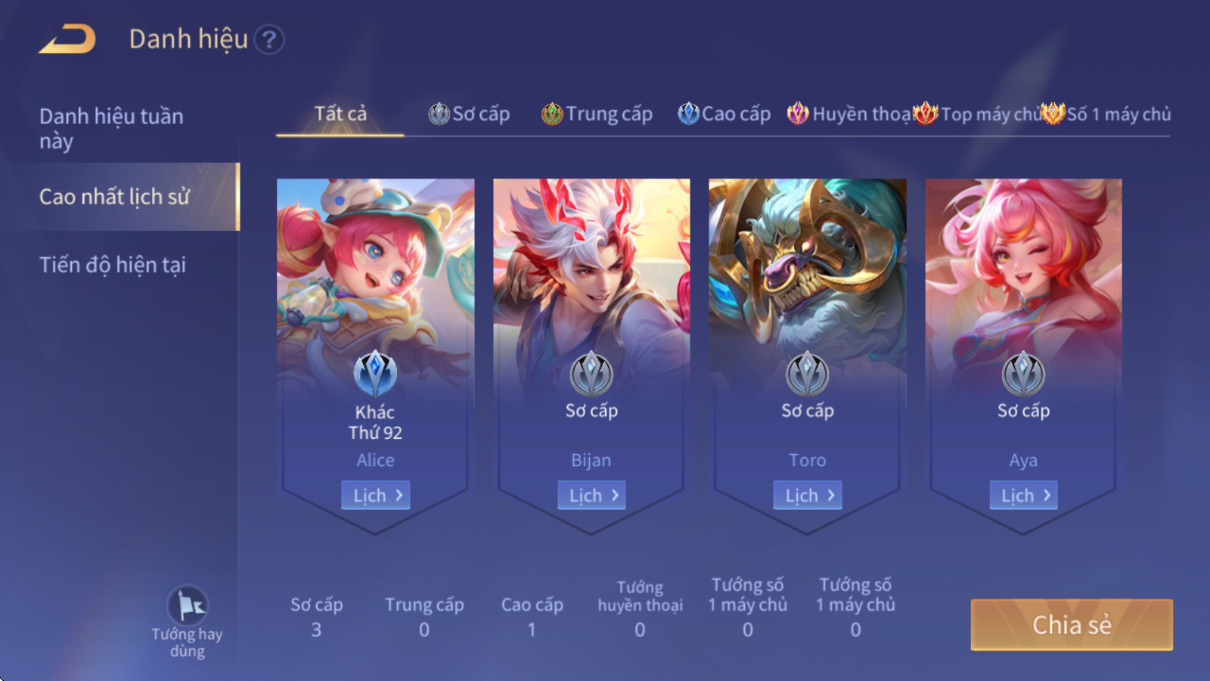
Task: Open Tiến độ hiện tại section
Action: [112, 265]
